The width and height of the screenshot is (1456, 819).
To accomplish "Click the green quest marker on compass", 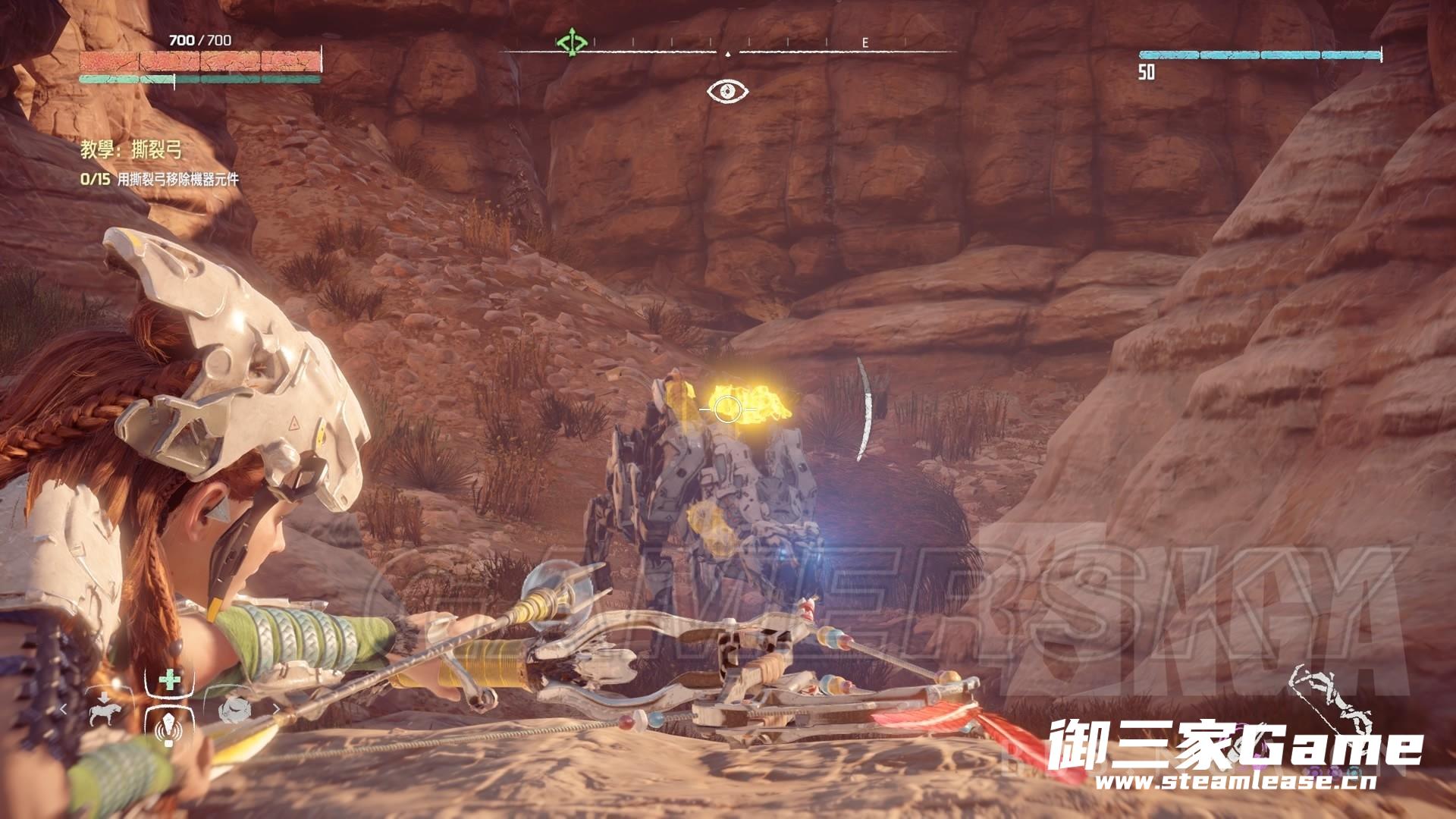I will pyautogui.click(x=572, y=42).
